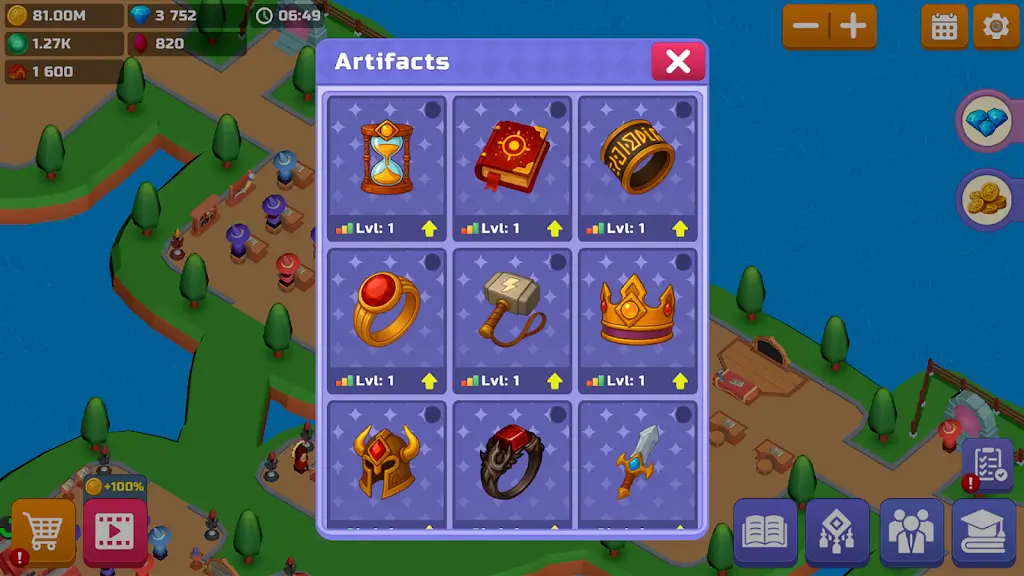The width and height of the screenshot is (1024, 576).
Task: Open the shopping cart store
Action: (44, 532)
